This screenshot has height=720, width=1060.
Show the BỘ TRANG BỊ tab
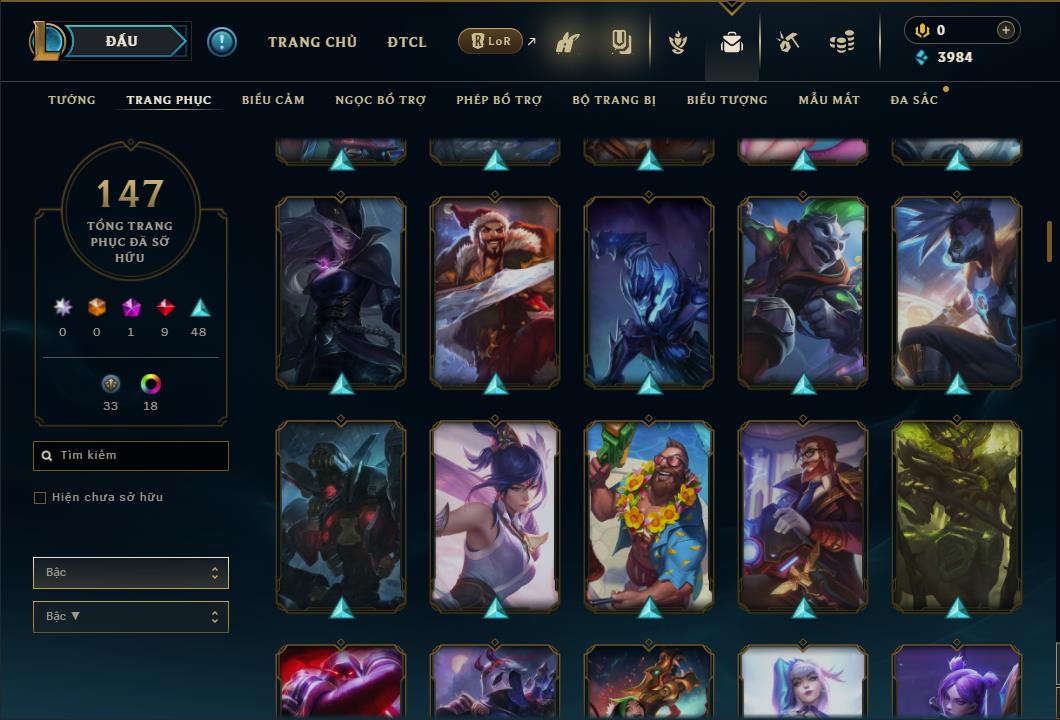tap(614, 100)
